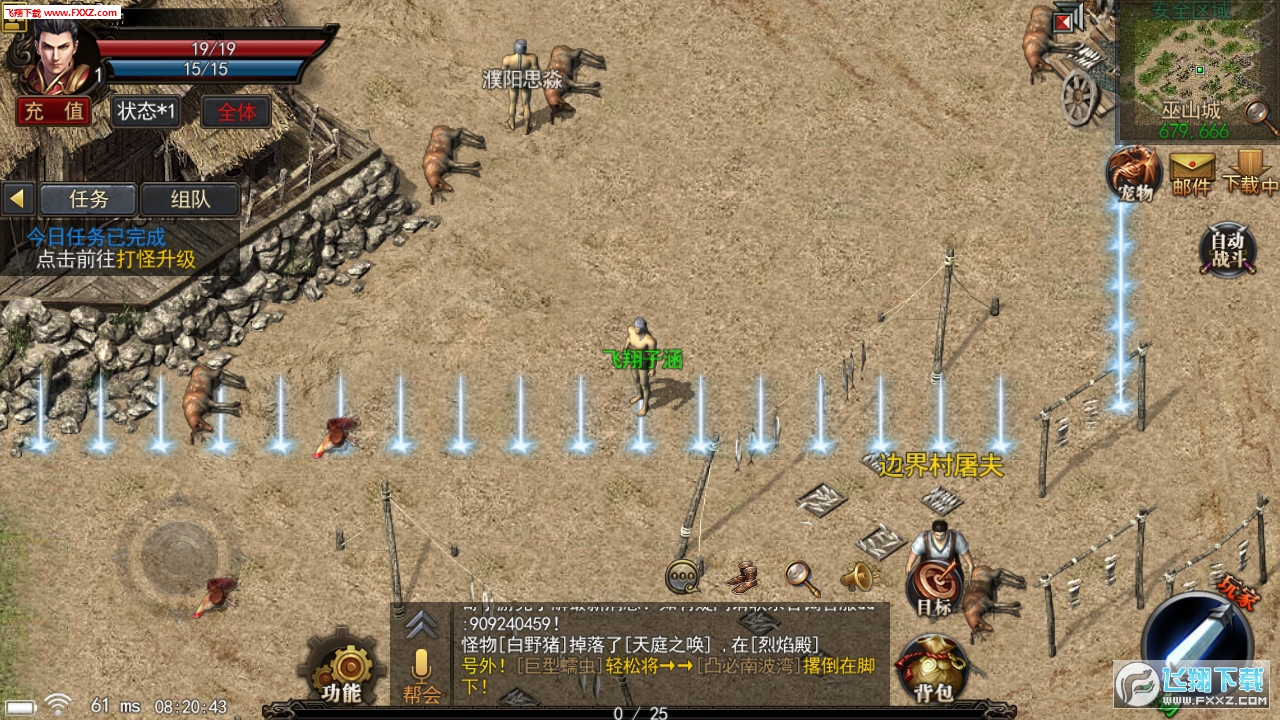Select the 全体 attack mode button
The image size is (1280, 720).
236,111
